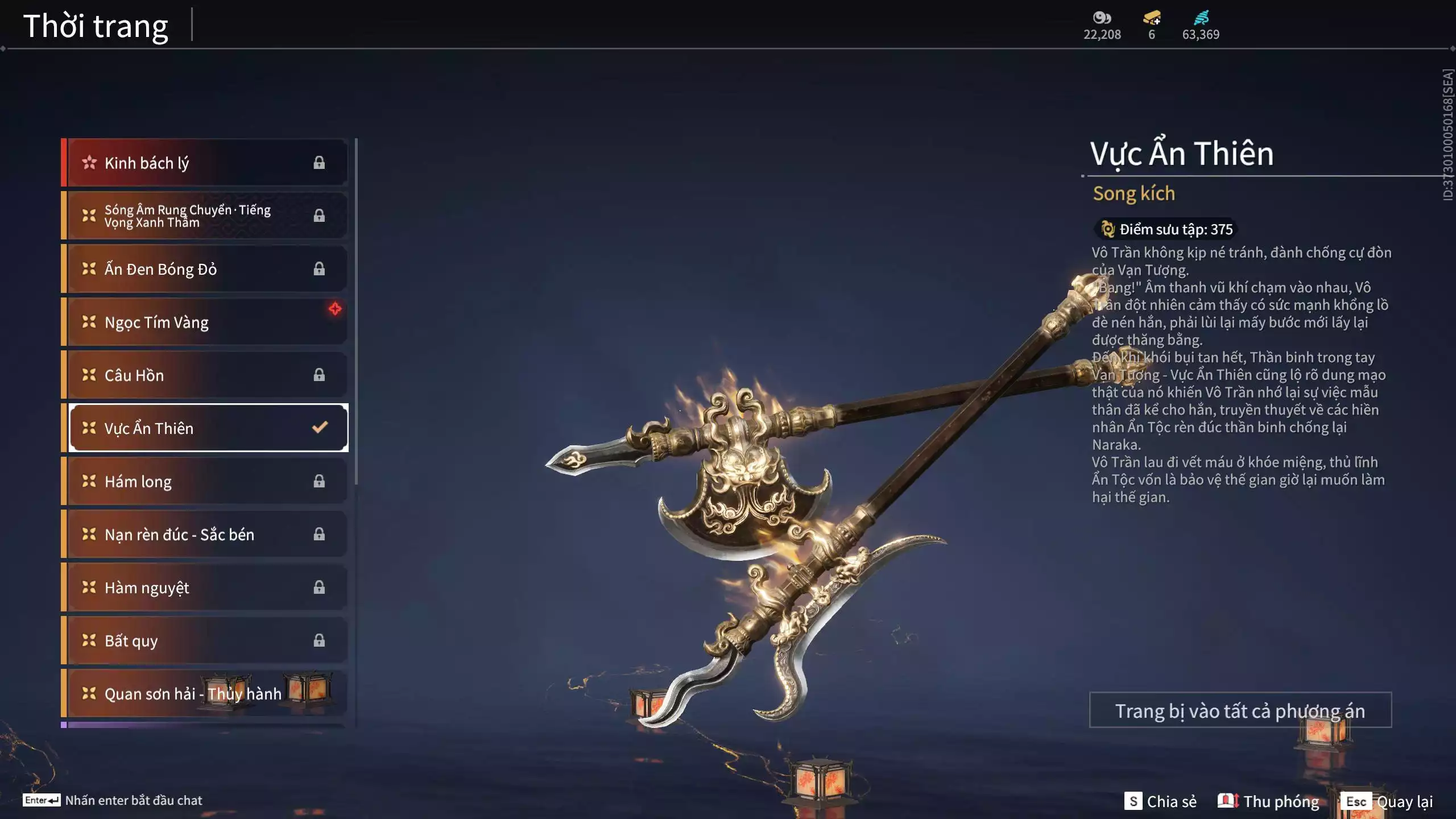
Task: Click the equipped checkmark on Vực Ẩn Thiên
Action: (x=319, y=428)
